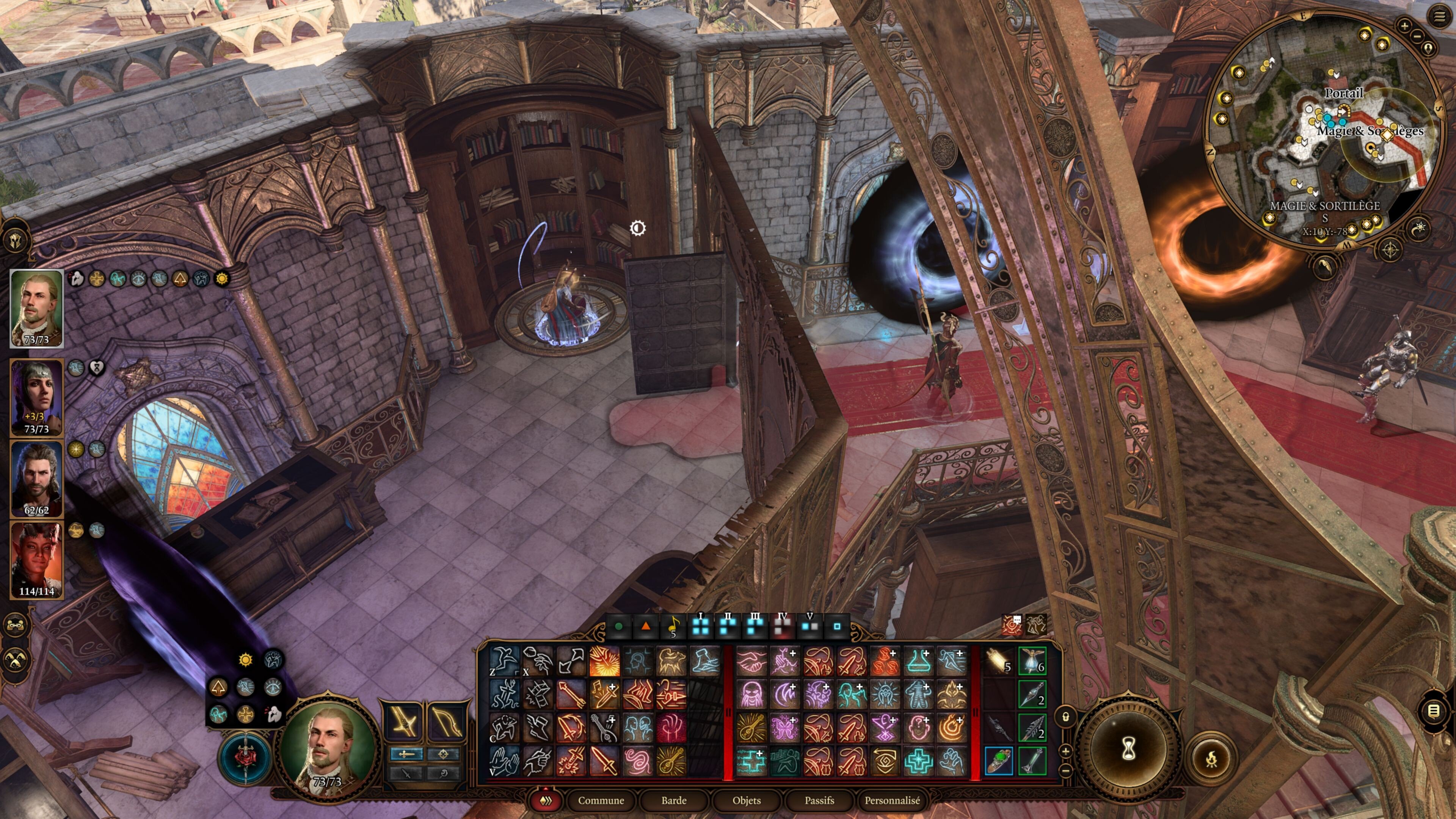Select the red tiefling companion portrait

(x=36, y=560)
